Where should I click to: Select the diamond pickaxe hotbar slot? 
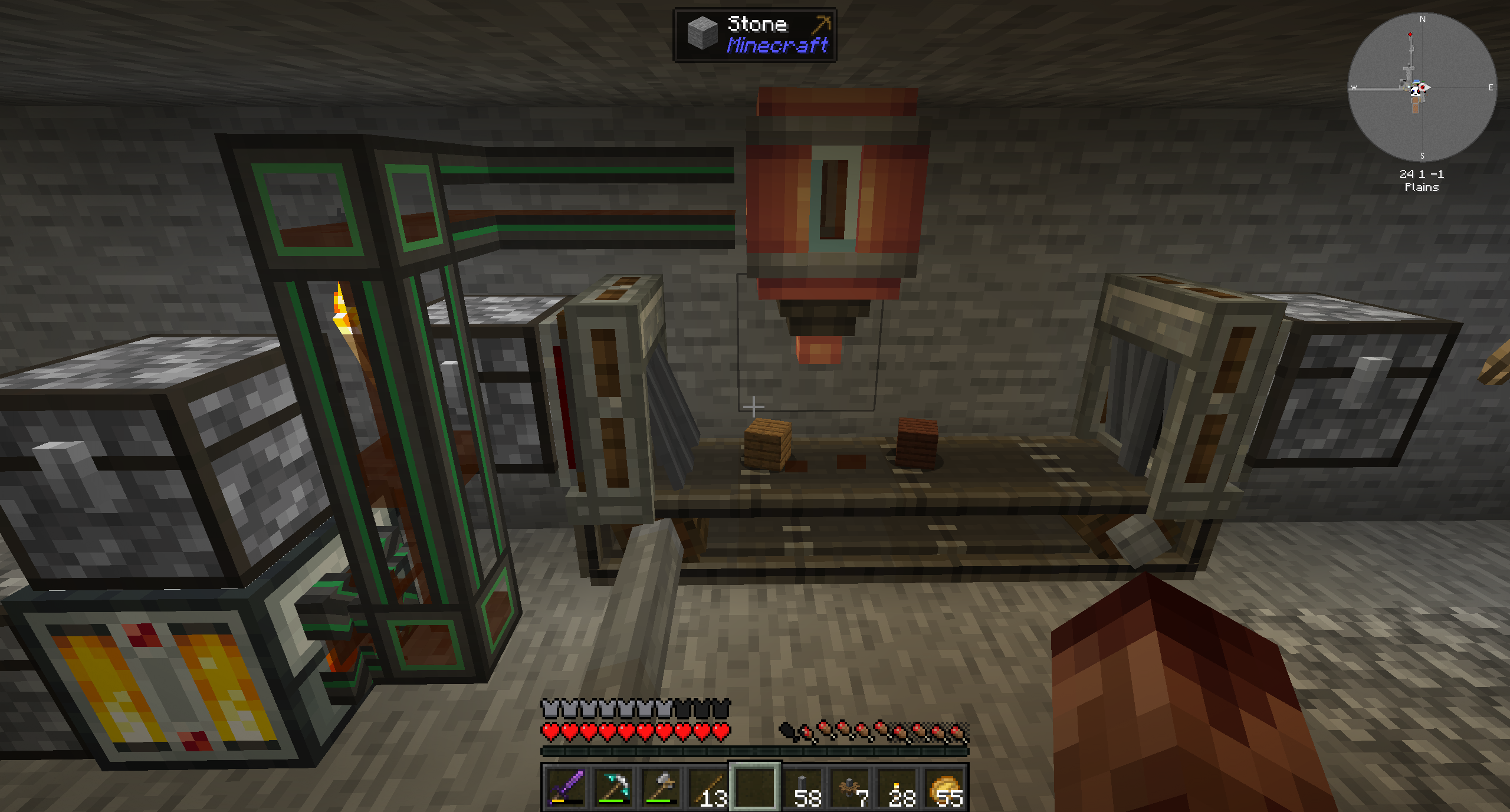(x=613, y=787)
